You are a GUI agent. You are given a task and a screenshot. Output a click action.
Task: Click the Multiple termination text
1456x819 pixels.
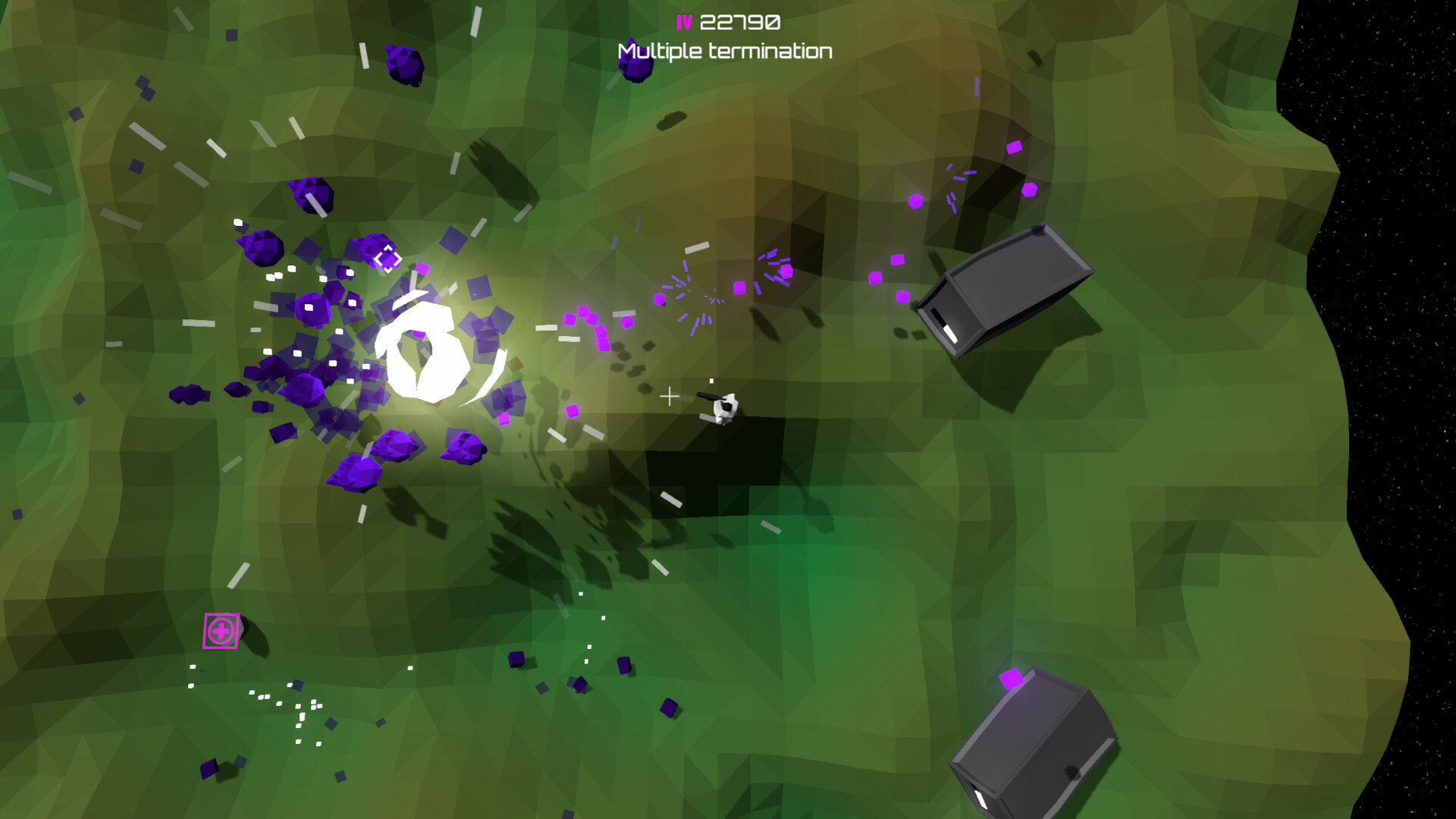point(724,52)
